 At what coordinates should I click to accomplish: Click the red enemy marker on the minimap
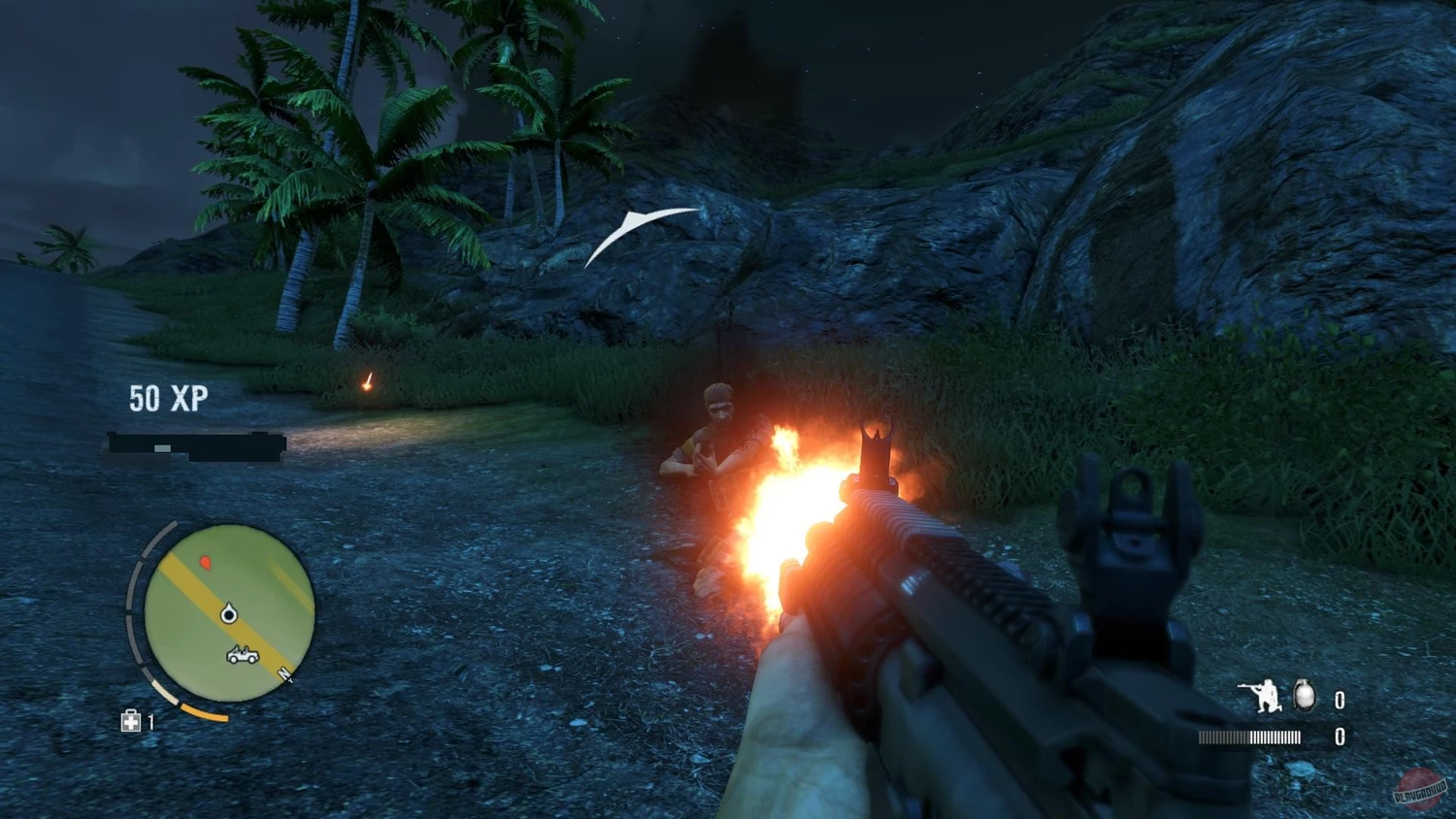pyautogui.click(x=206, y=563)
